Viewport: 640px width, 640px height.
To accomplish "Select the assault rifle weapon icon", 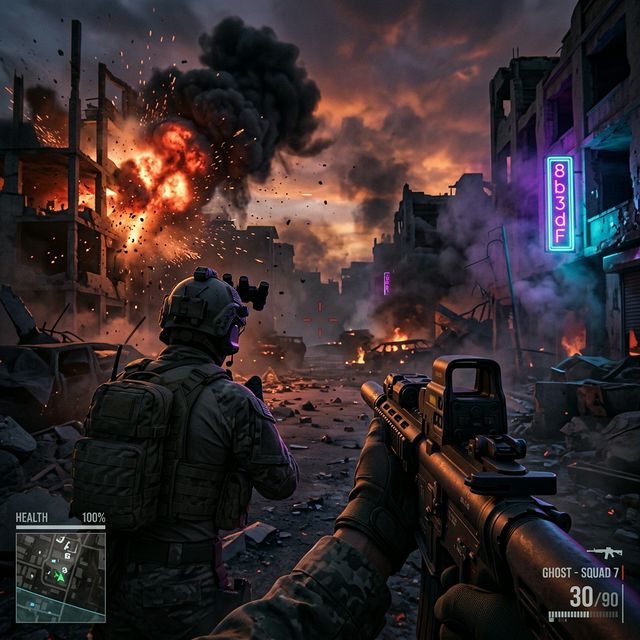I will [604, 553].
